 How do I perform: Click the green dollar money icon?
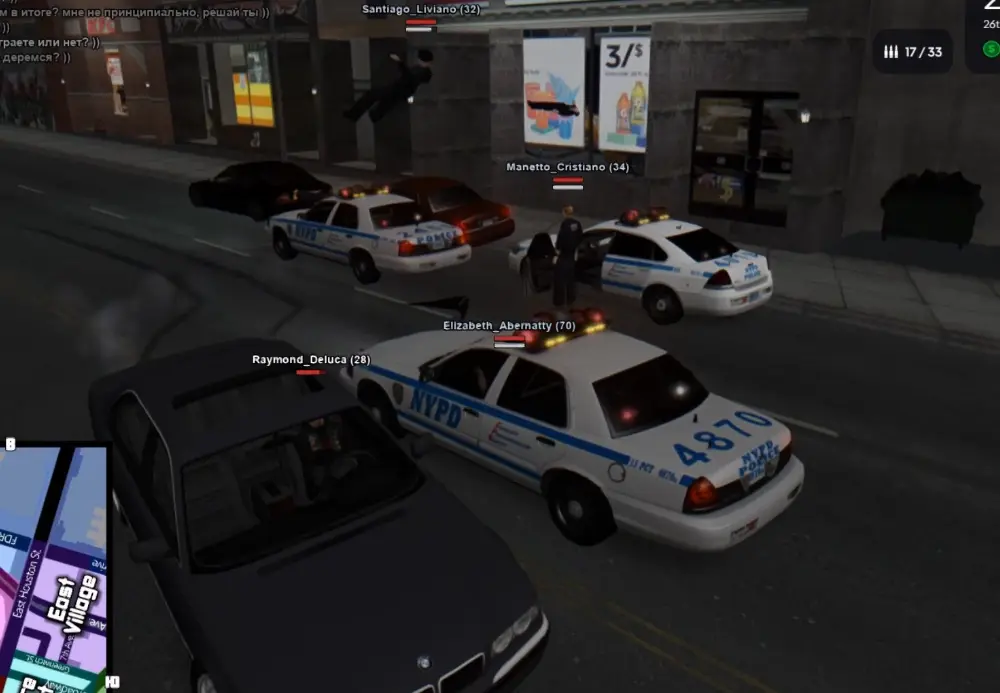point(990,48)
